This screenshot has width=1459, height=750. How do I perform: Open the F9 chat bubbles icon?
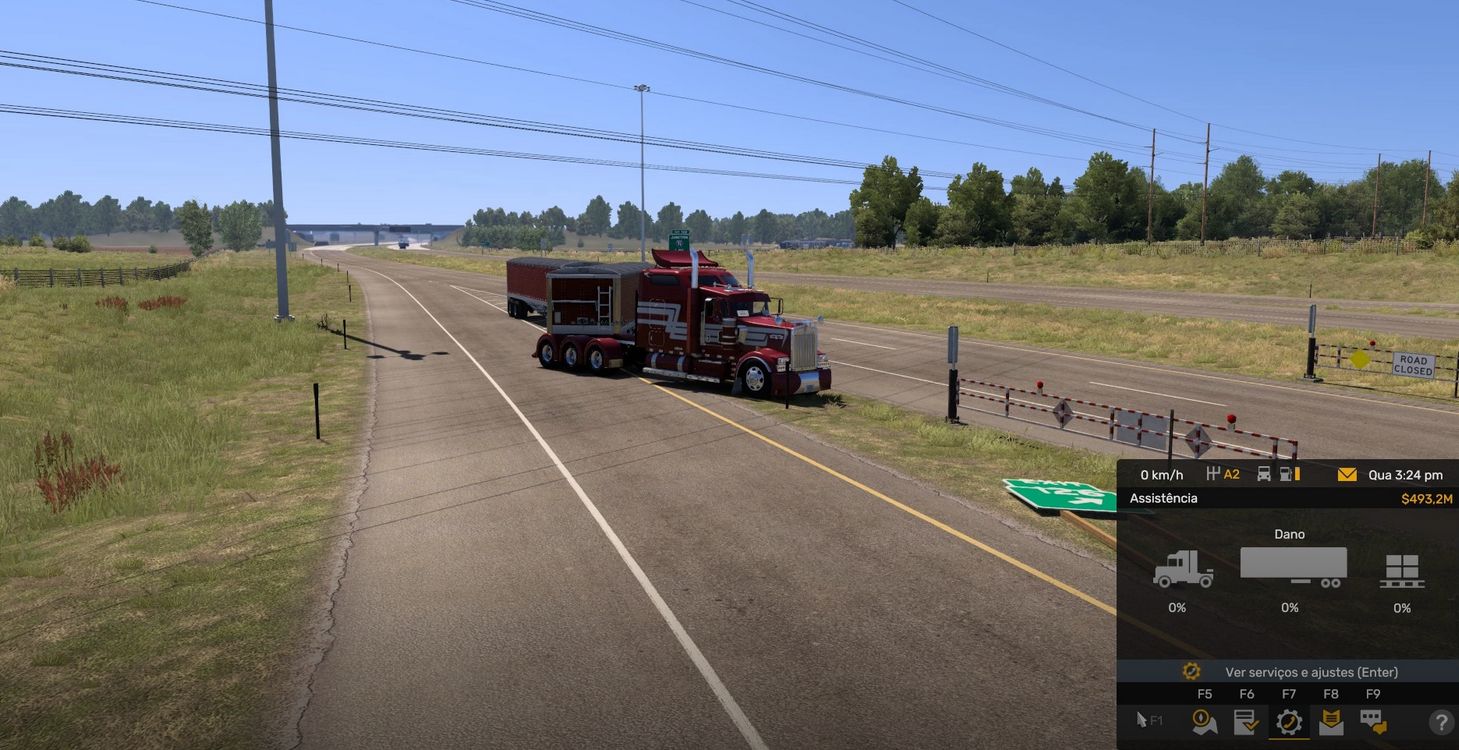click(x=1374, y=722)
